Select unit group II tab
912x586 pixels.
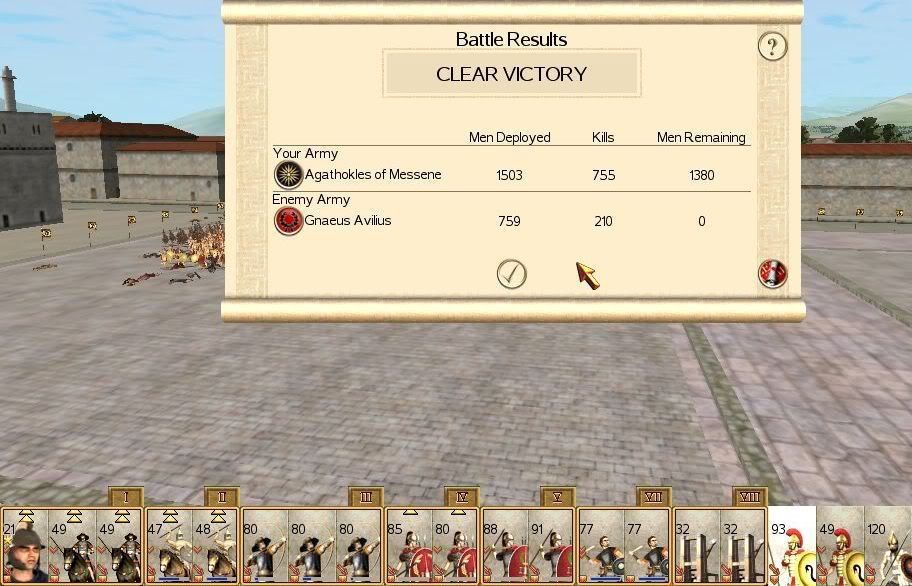coord(222,497)
